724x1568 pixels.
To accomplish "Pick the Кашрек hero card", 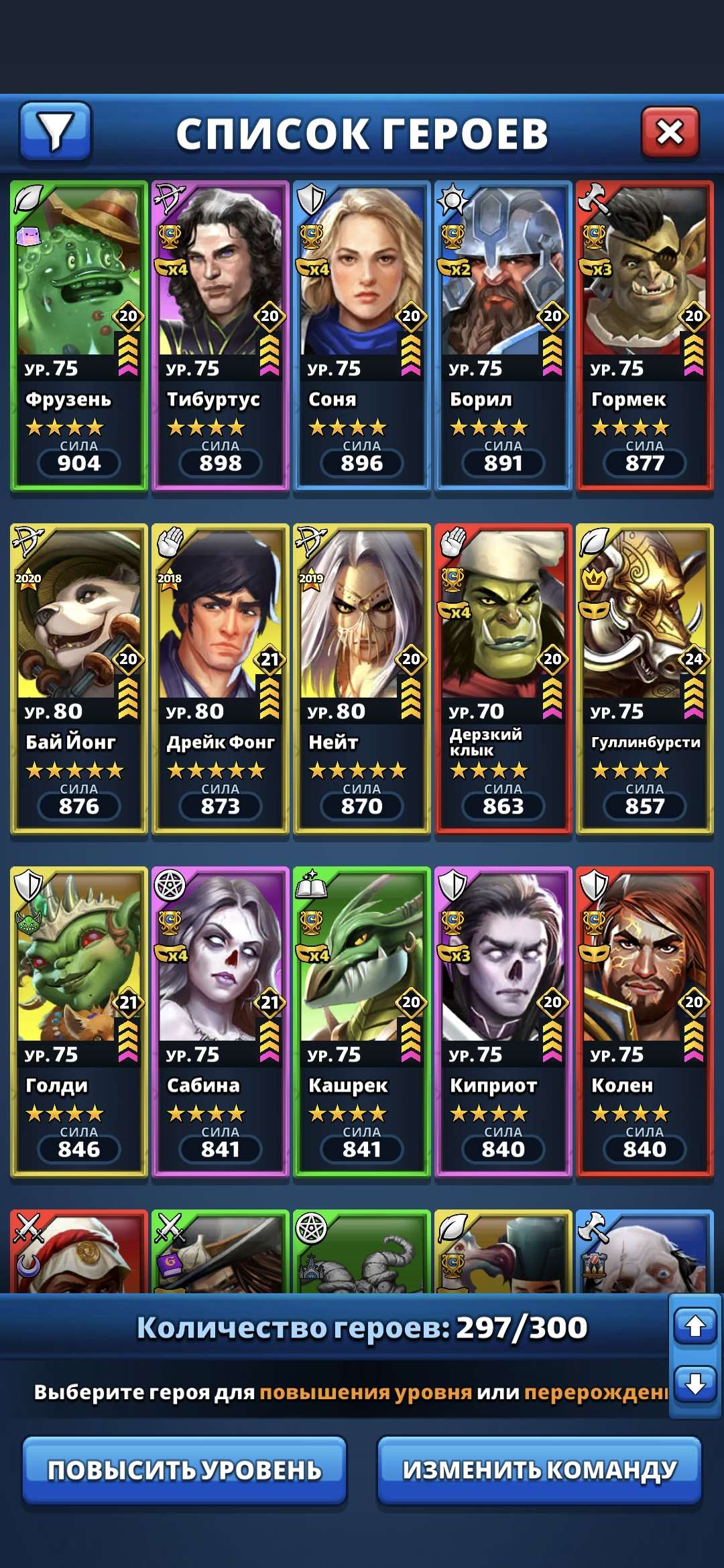I will 362,1021.
